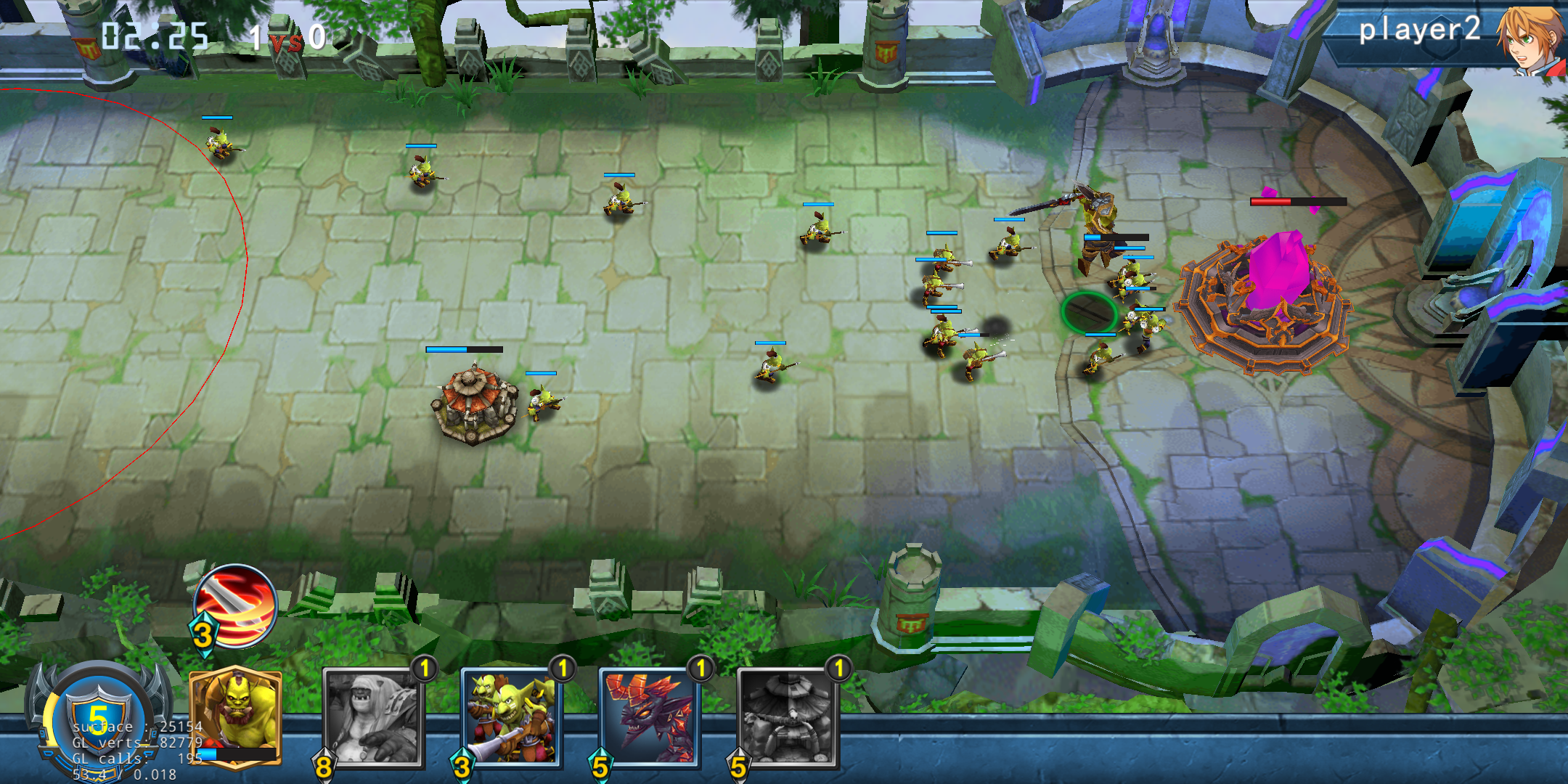Select the goblin squad card

511,717
